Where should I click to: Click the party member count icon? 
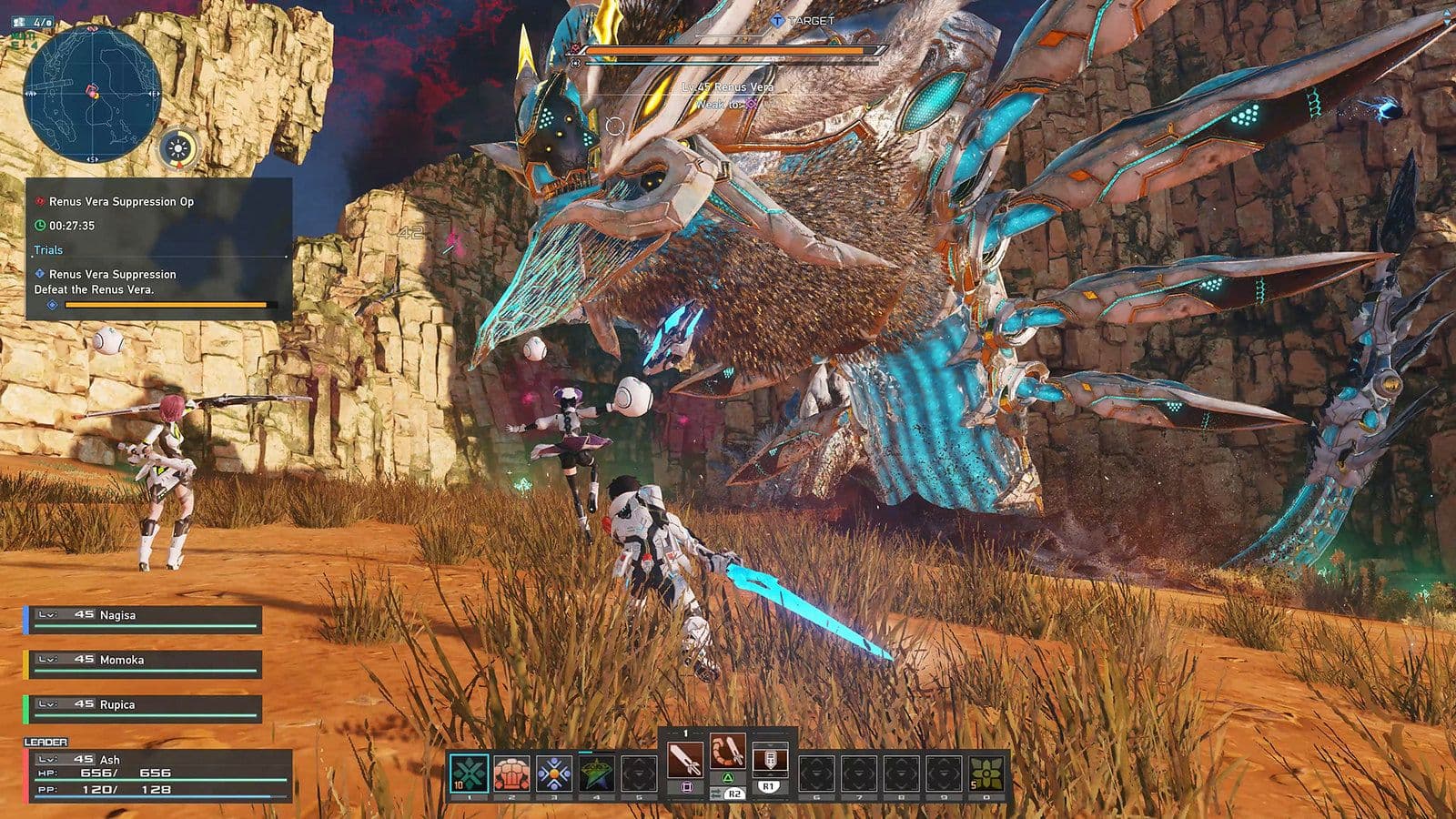[35, 20]
